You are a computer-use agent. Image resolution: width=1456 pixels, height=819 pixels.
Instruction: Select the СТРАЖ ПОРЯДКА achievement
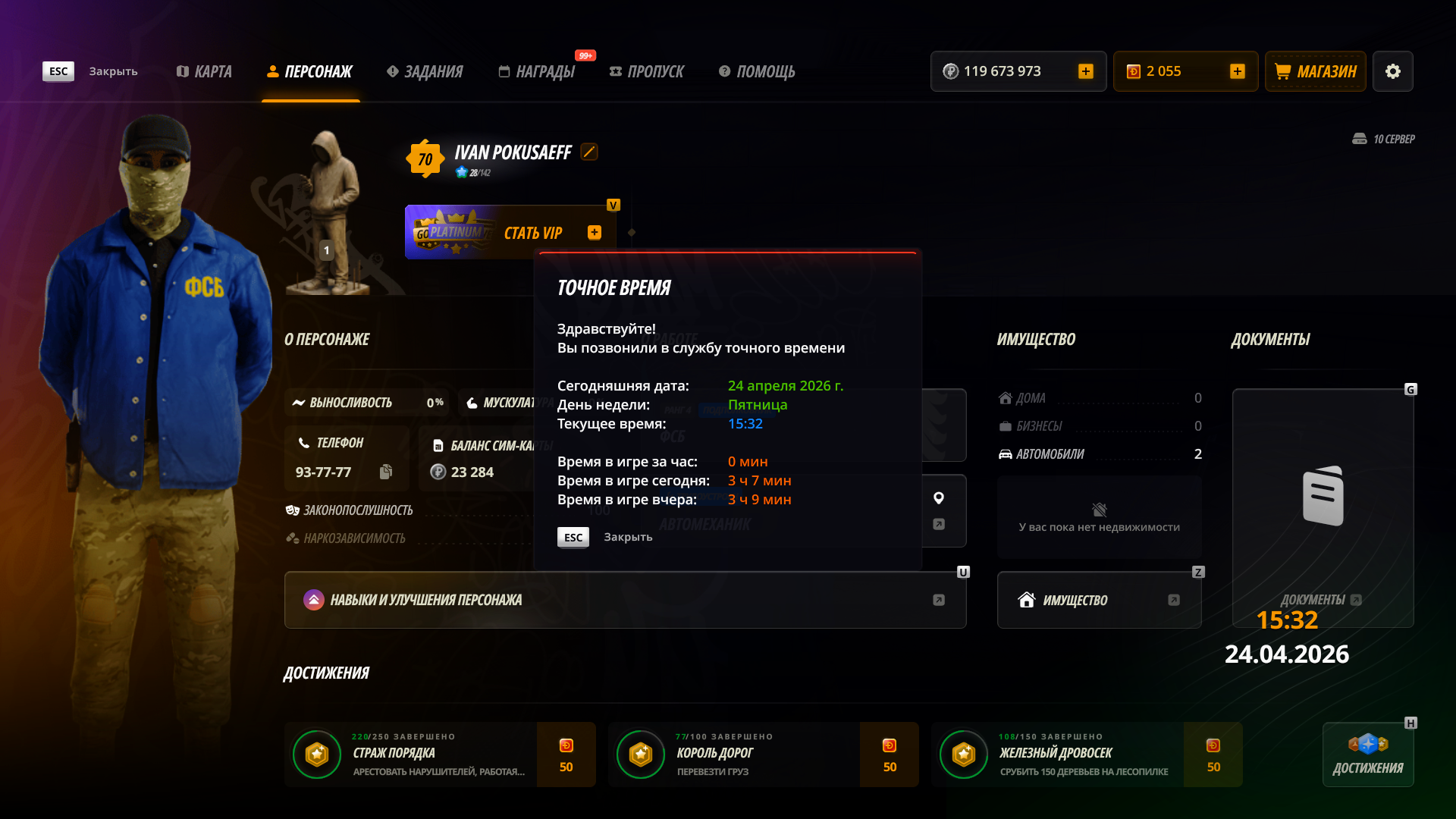[440, 755]
